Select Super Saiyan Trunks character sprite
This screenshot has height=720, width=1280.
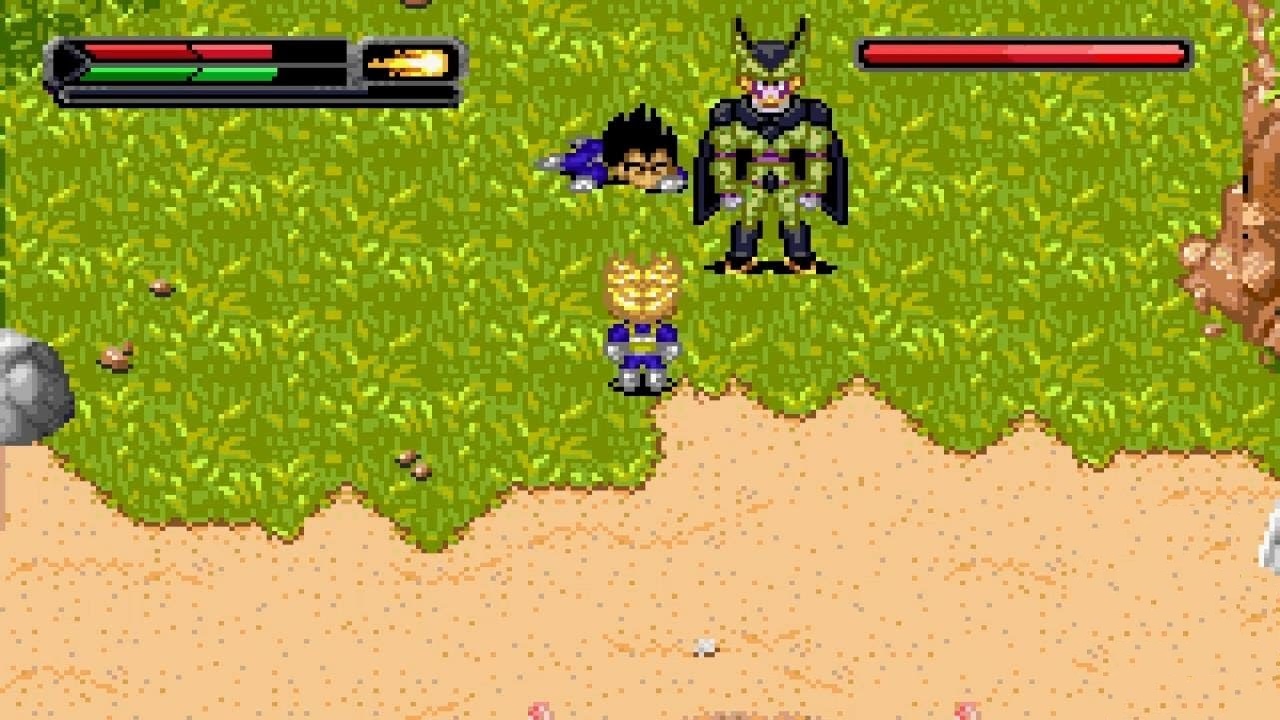(x=642, y=330)
